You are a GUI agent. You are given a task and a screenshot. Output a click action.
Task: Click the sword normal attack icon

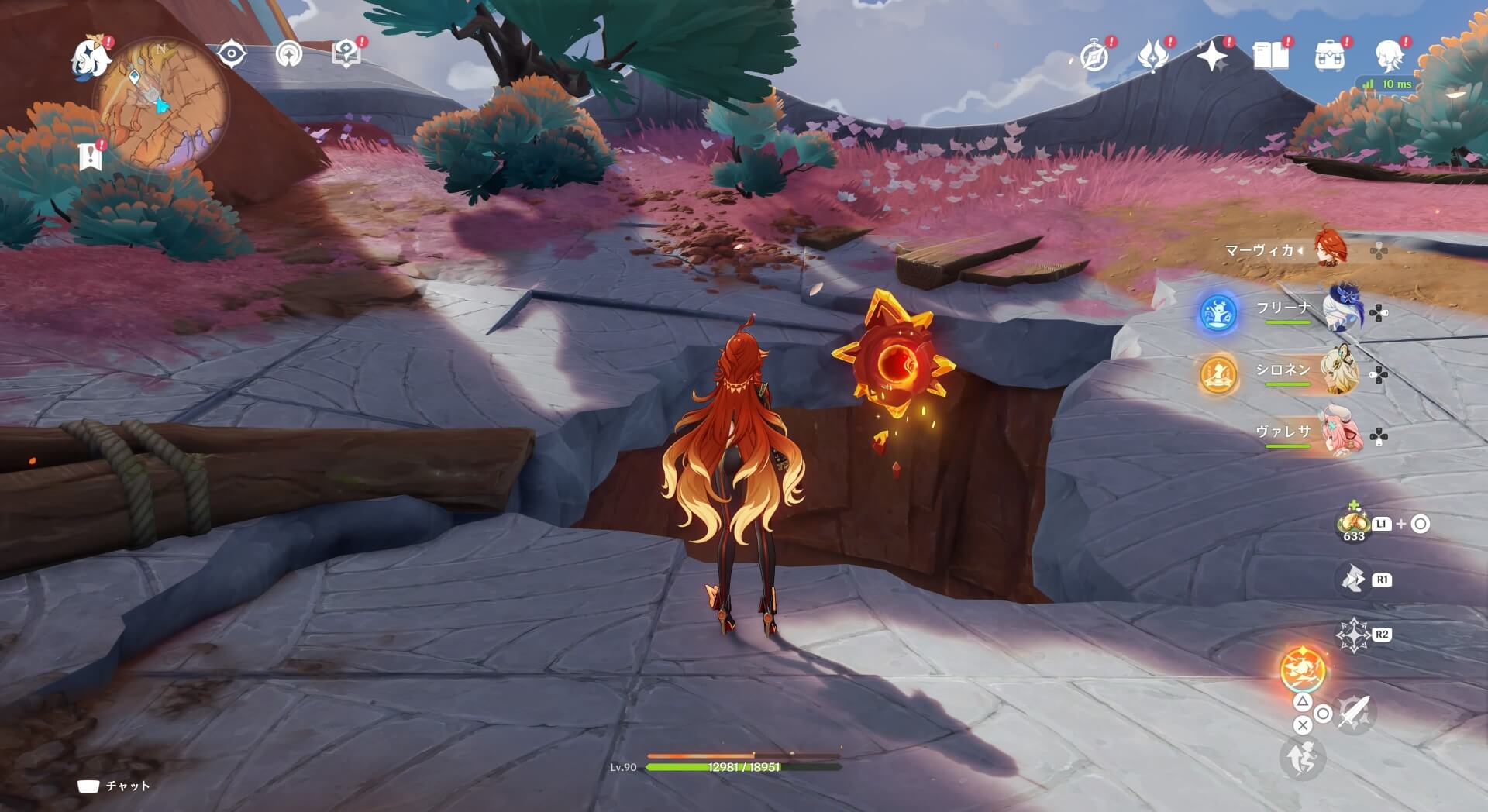pyautogui.click(x=1354, y=711)
